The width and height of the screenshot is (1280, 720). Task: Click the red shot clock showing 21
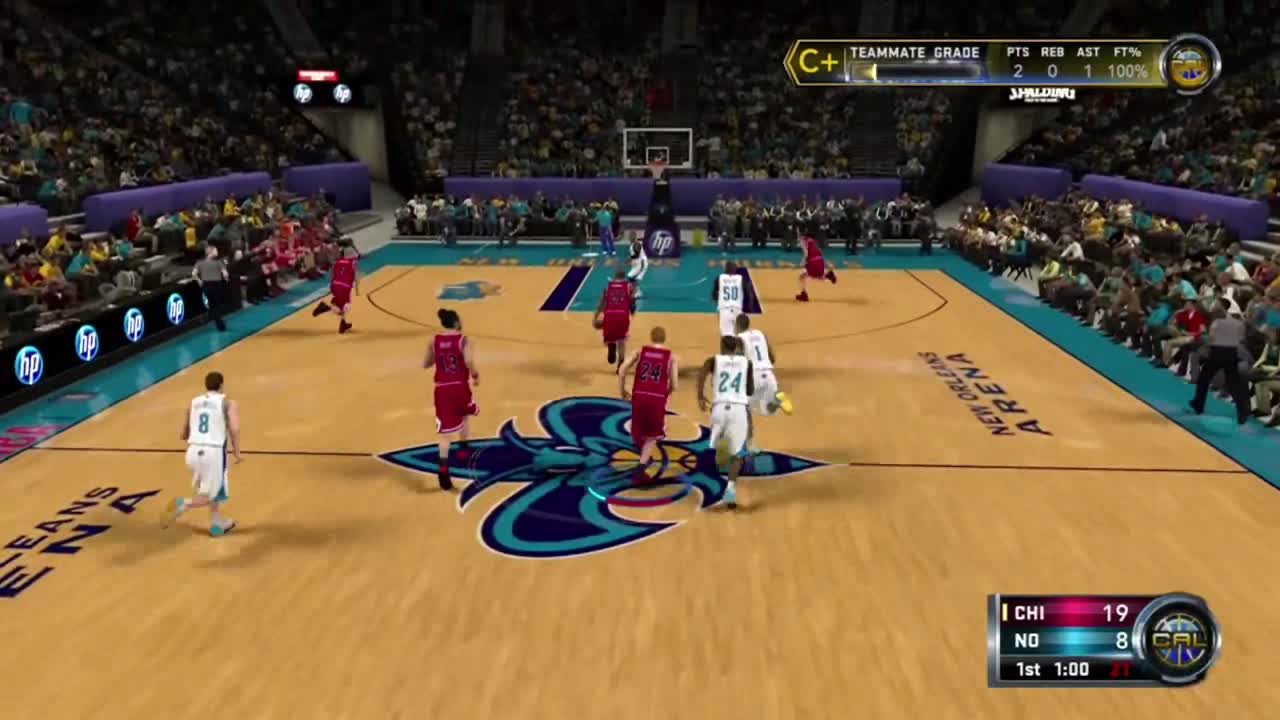[1120, 668]
